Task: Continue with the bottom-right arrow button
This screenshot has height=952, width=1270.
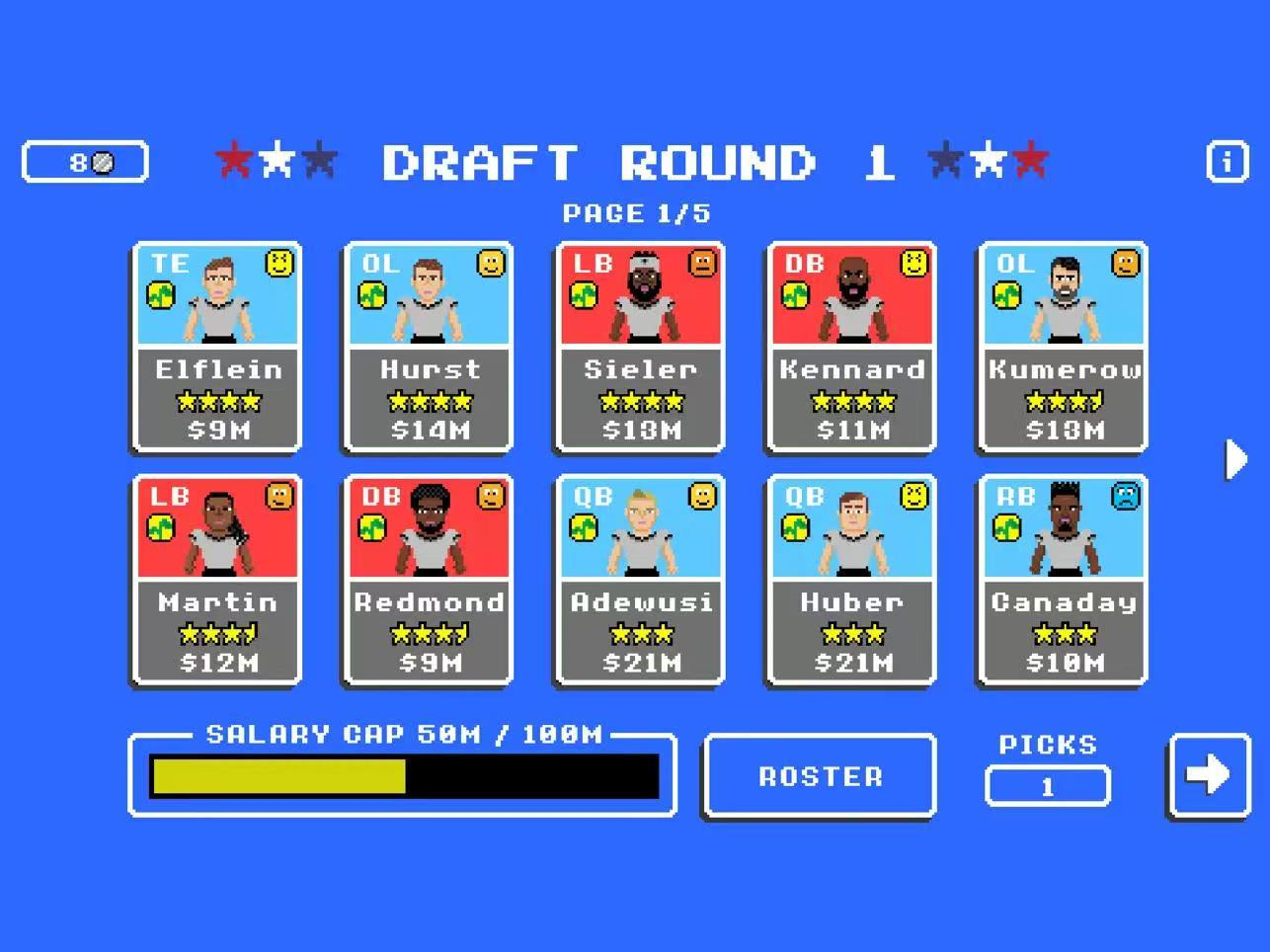Action: pos(1209,775)
